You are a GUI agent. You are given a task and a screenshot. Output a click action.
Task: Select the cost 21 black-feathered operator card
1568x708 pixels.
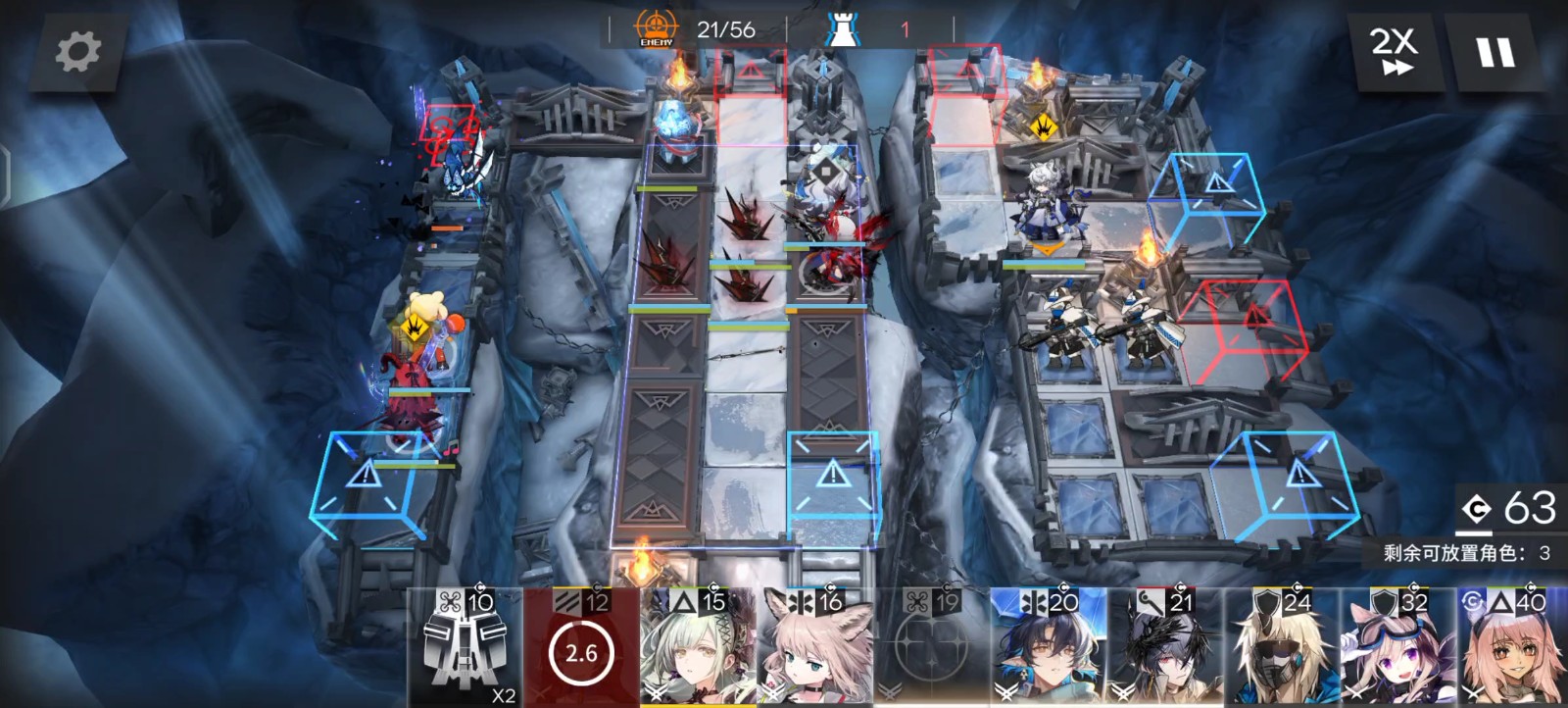pos(1165,649)
